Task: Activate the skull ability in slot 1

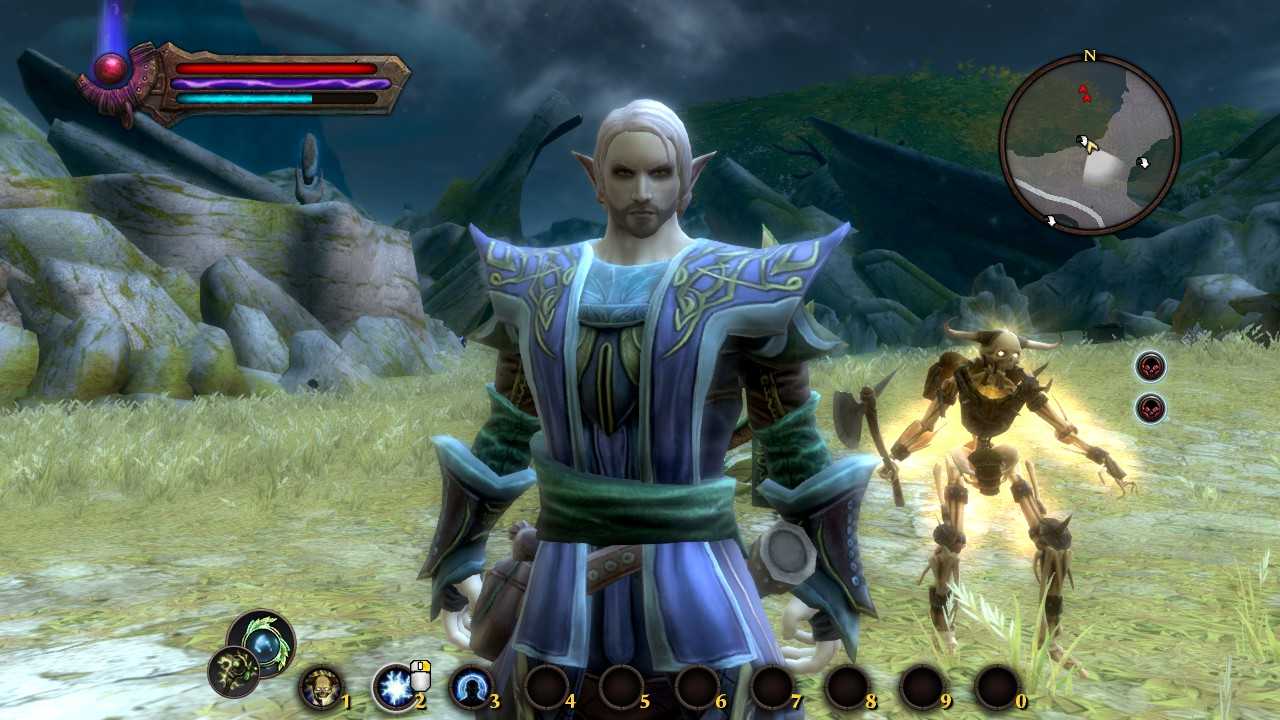Action: coord(320,687)
